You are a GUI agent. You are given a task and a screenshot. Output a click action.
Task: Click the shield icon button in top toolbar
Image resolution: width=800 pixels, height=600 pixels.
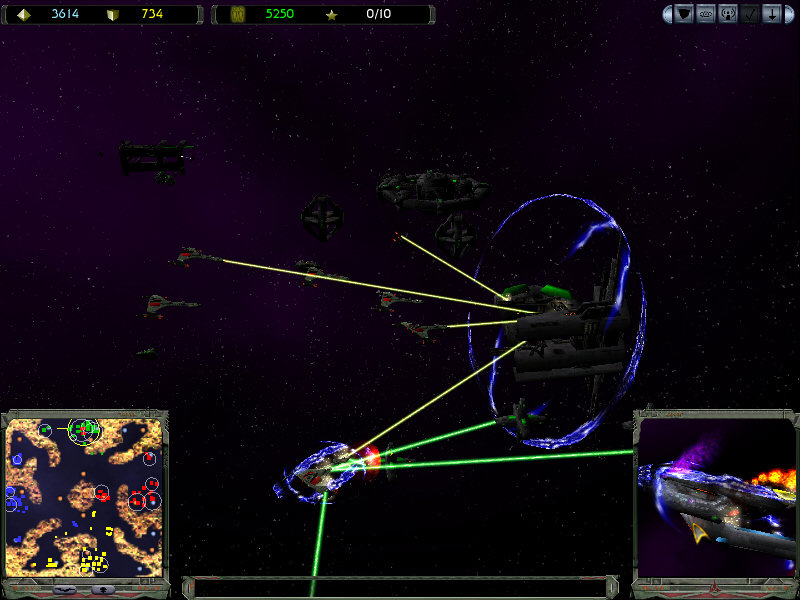685,14
